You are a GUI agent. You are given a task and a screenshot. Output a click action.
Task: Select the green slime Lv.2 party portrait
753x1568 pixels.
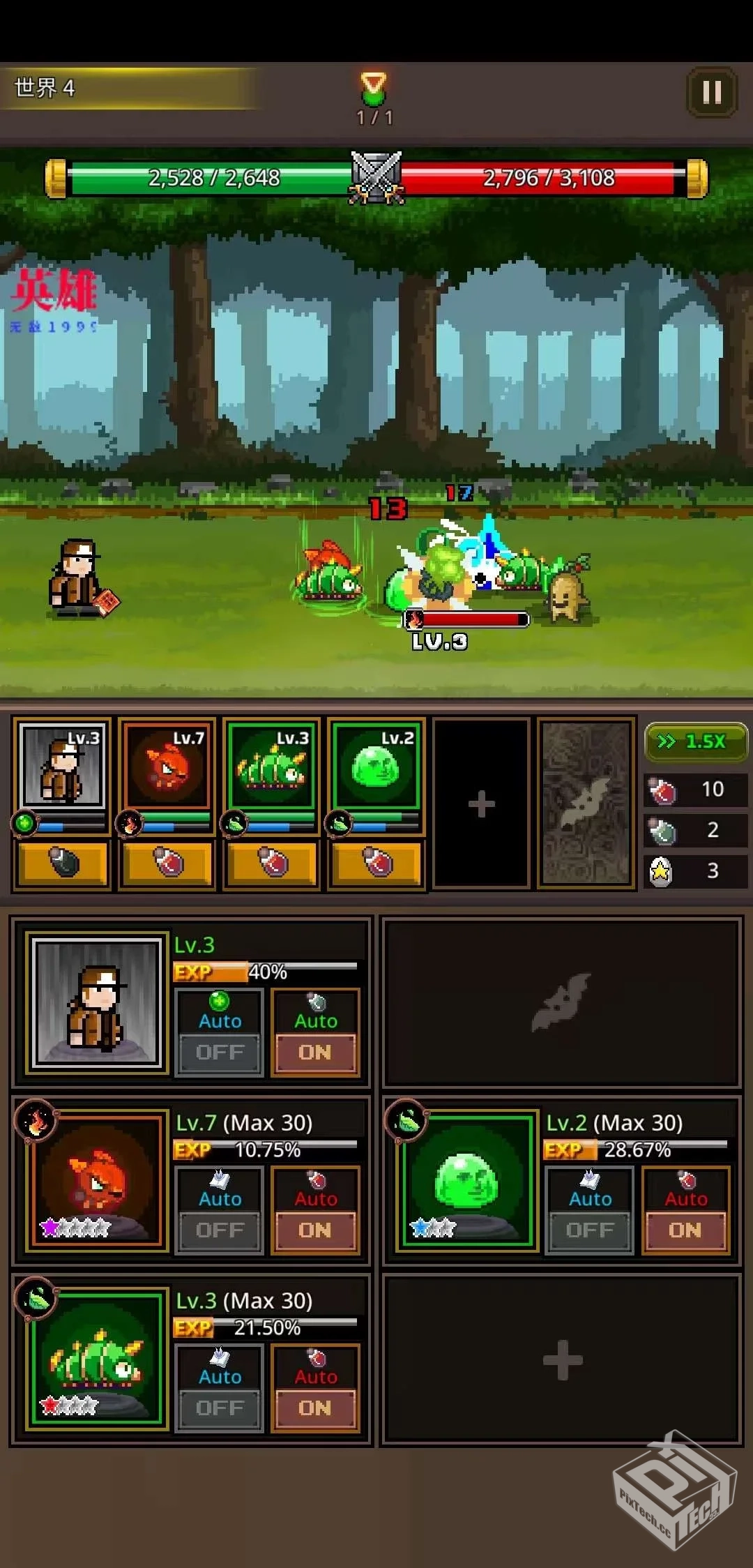[x=376, y=766]
